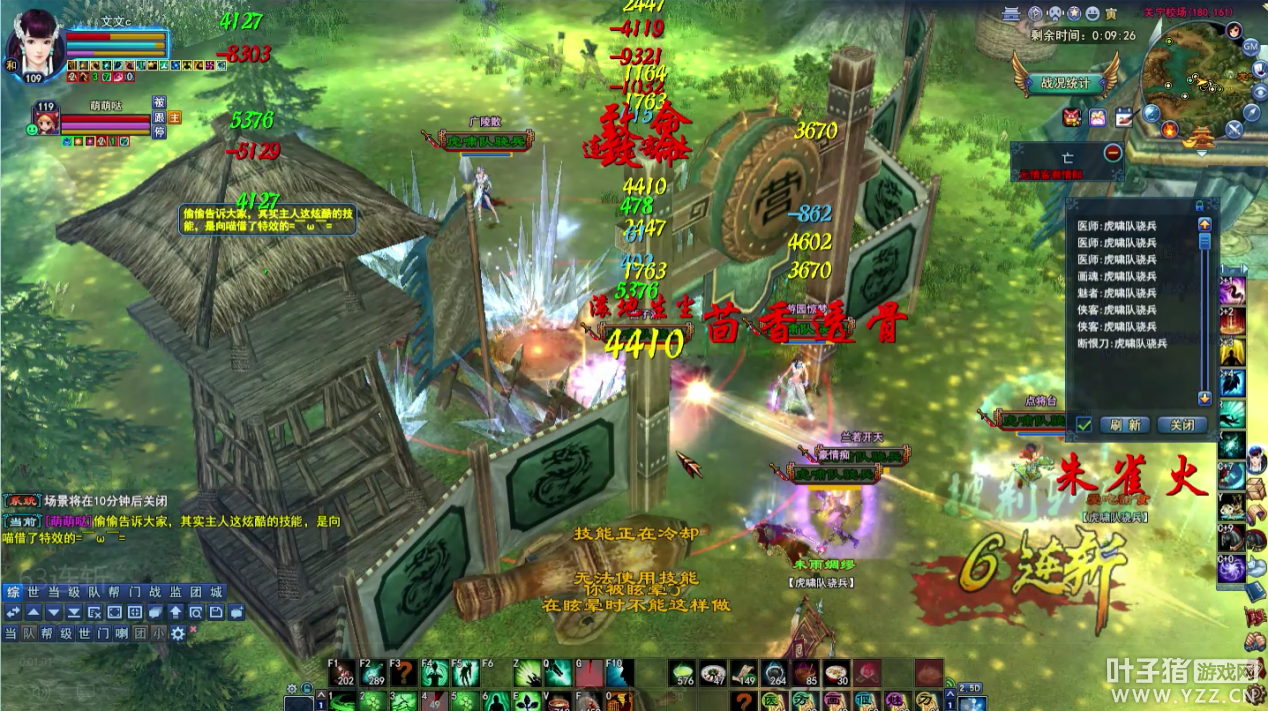1268x711 pixels.
Task: Open the calendar icon below 战况统计
Action: click(x=1122, y=117)
